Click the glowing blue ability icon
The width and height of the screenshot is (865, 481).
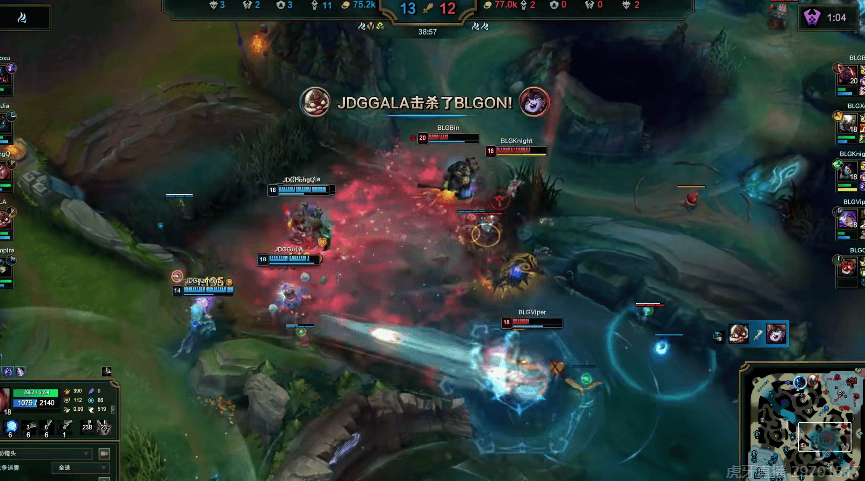[x=12, y=428]
